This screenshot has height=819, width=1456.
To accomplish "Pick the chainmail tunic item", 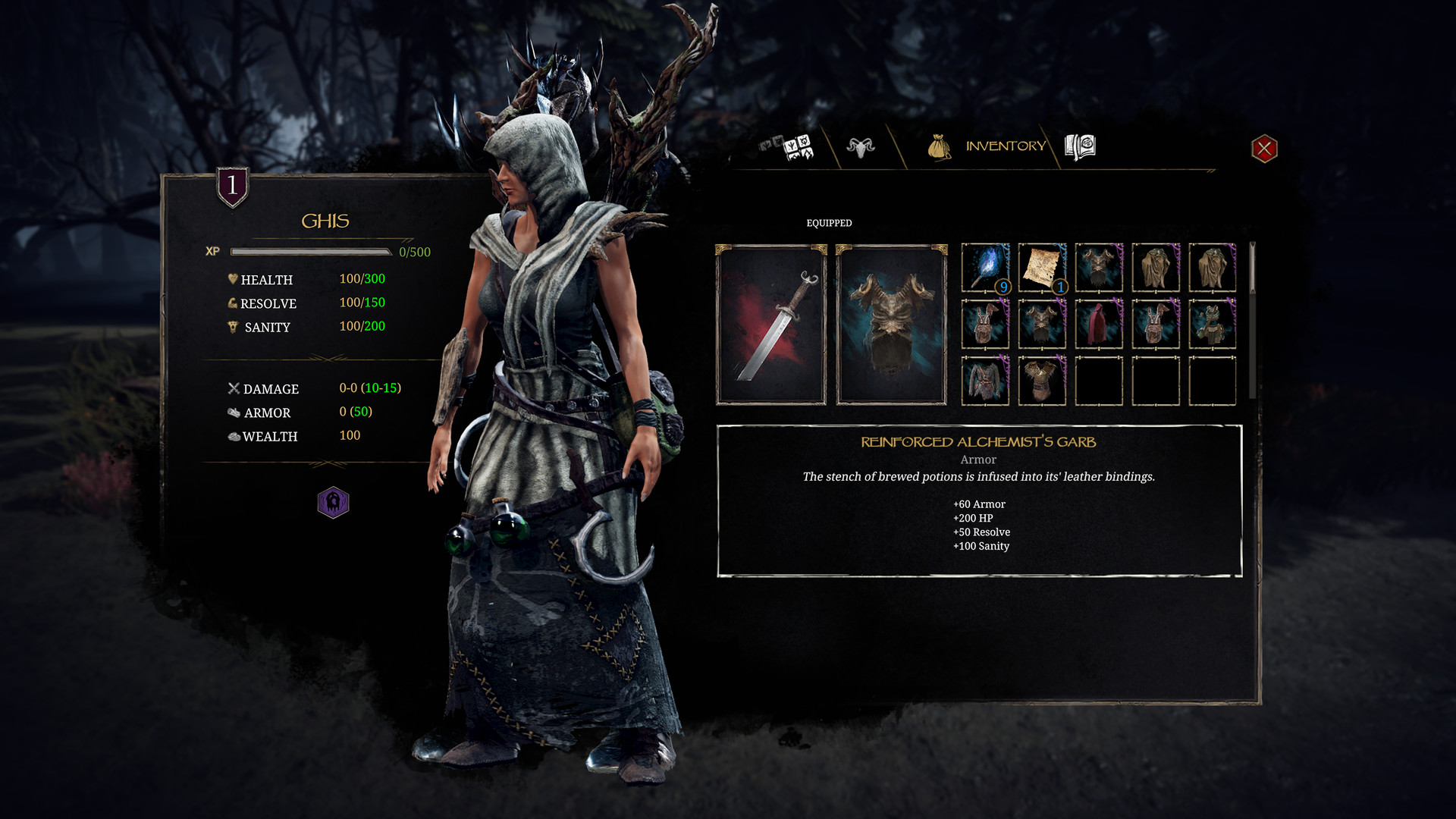I will click(x=985, y=381).
